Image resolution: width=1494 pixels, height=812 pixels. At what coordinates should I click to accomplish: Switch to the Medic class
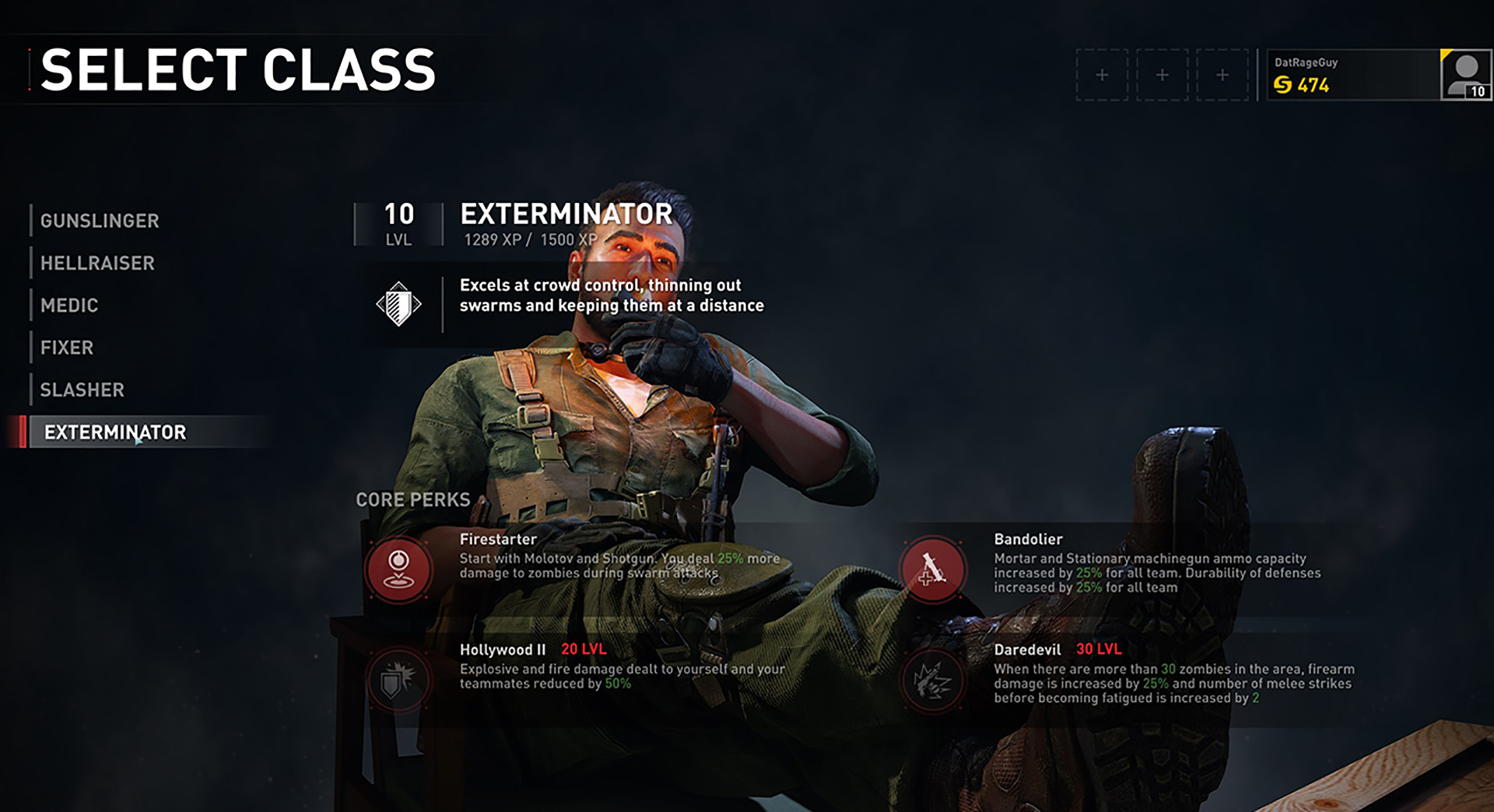70,306
